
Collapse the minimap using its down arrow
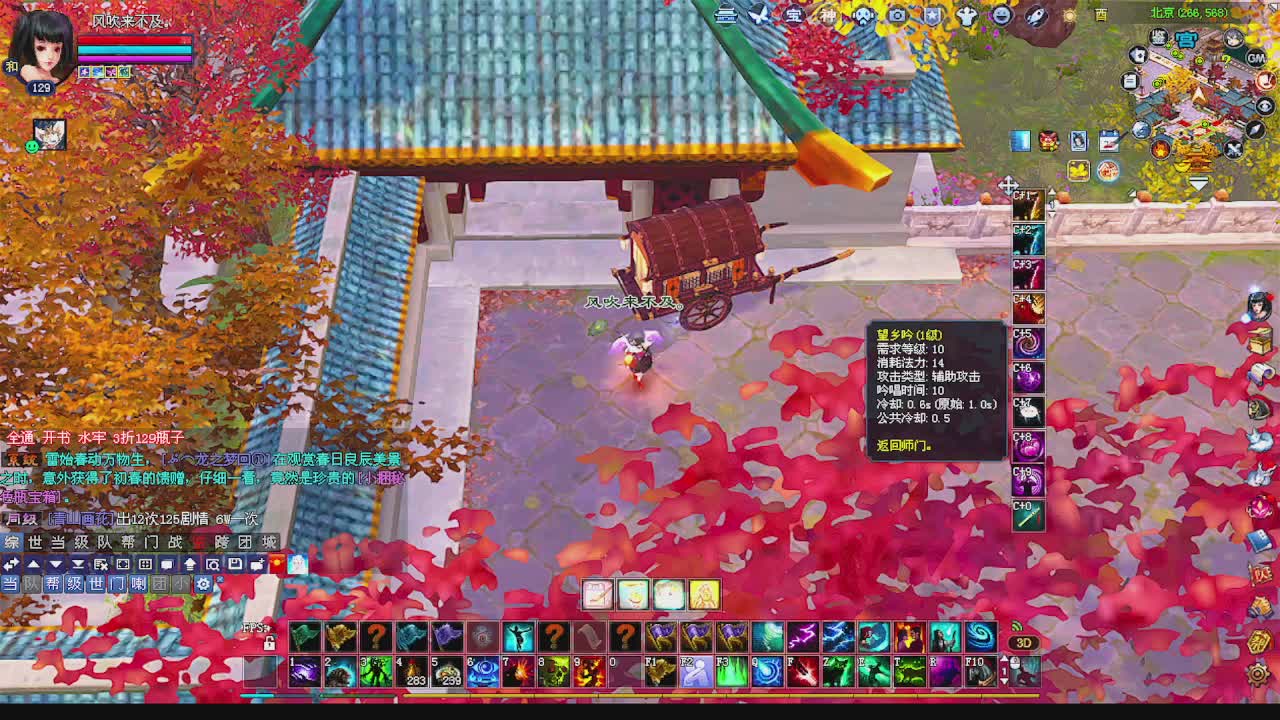tap(1199, 182)
